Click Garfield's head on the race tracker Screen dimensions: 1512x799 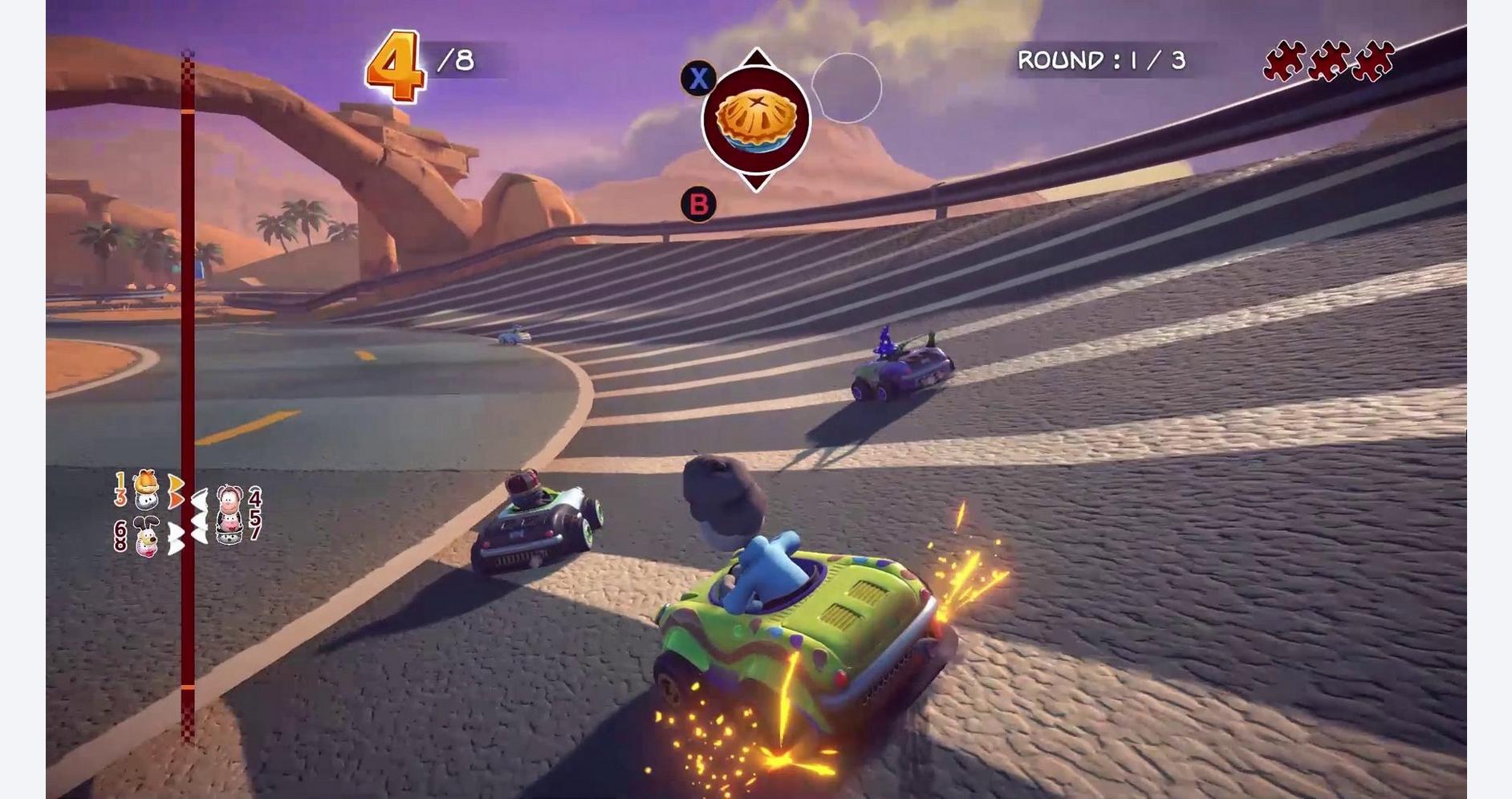[x=144, y=481]
